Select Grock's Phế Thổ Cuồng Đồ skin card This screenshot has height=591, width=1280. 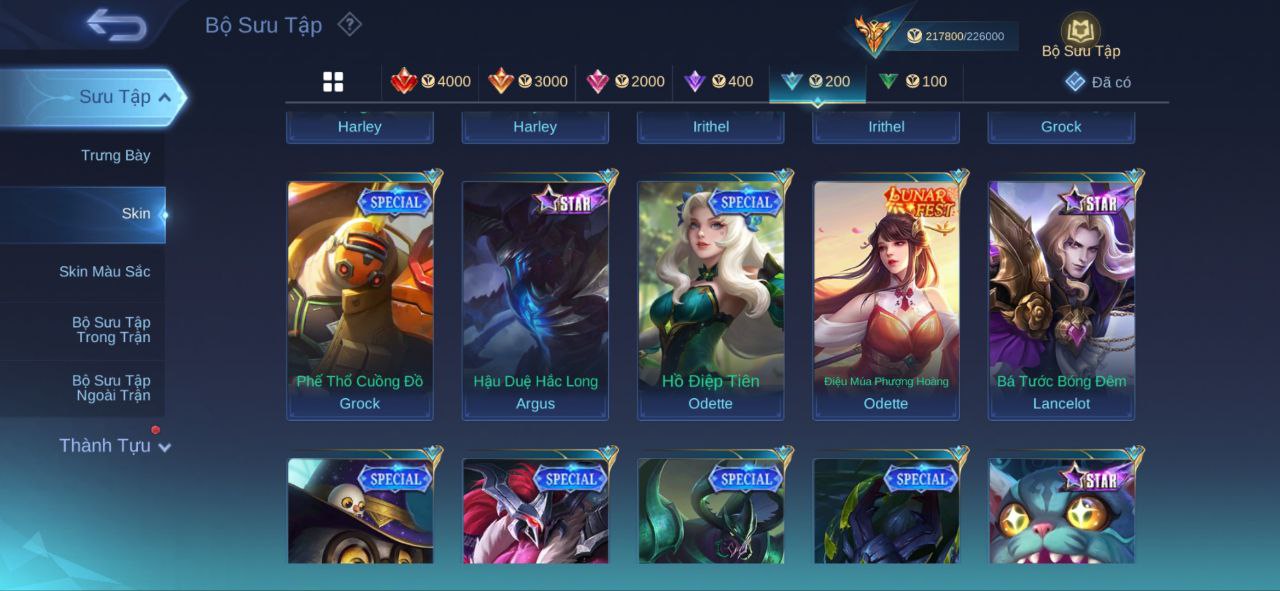tap(360, 299)
